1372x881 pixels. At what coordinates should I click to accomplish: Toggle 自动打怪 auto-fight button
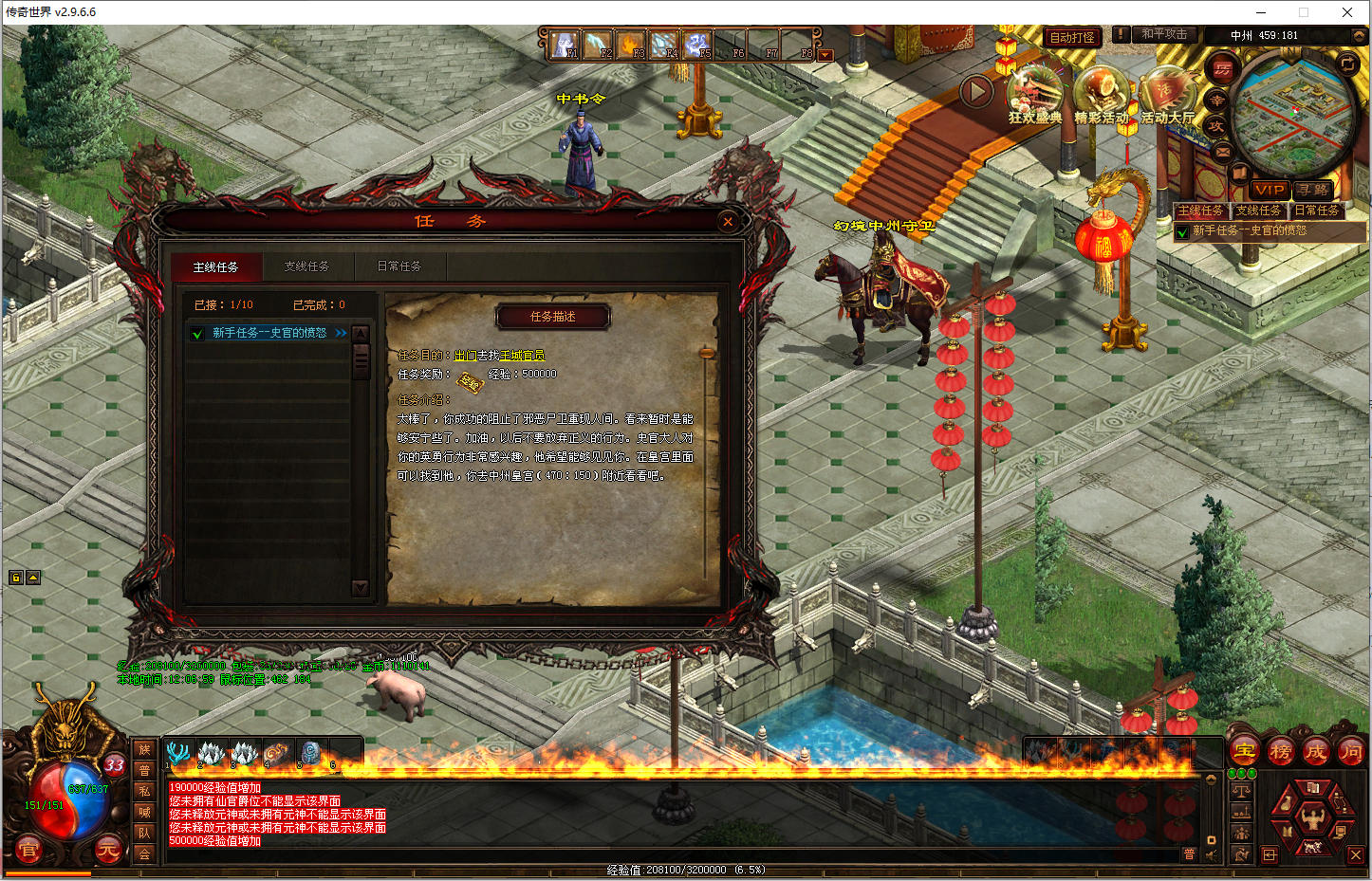[1072, 37]
